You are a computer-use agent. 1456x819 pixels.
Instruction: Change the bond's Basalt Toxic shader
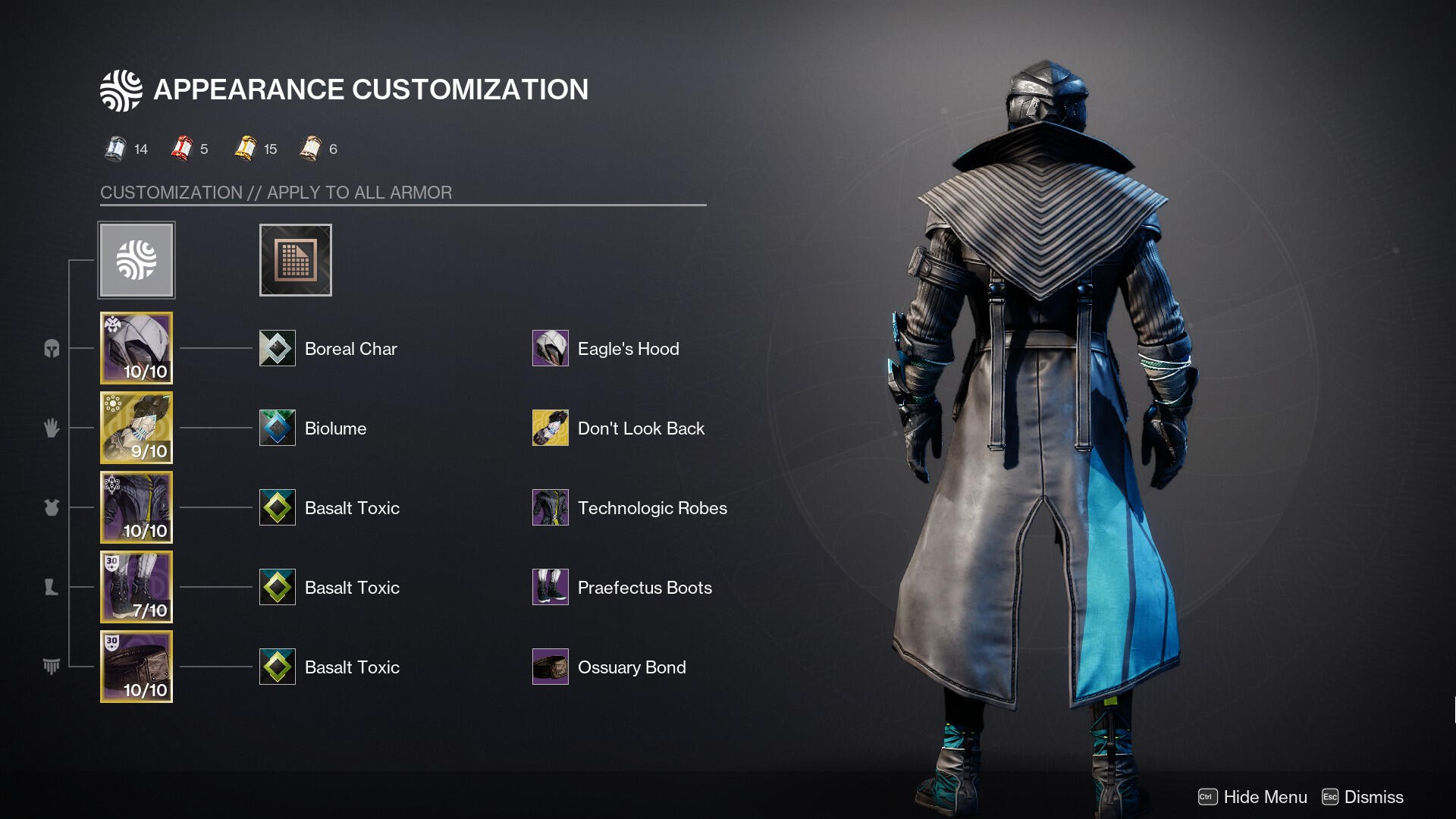click(278, 667)
